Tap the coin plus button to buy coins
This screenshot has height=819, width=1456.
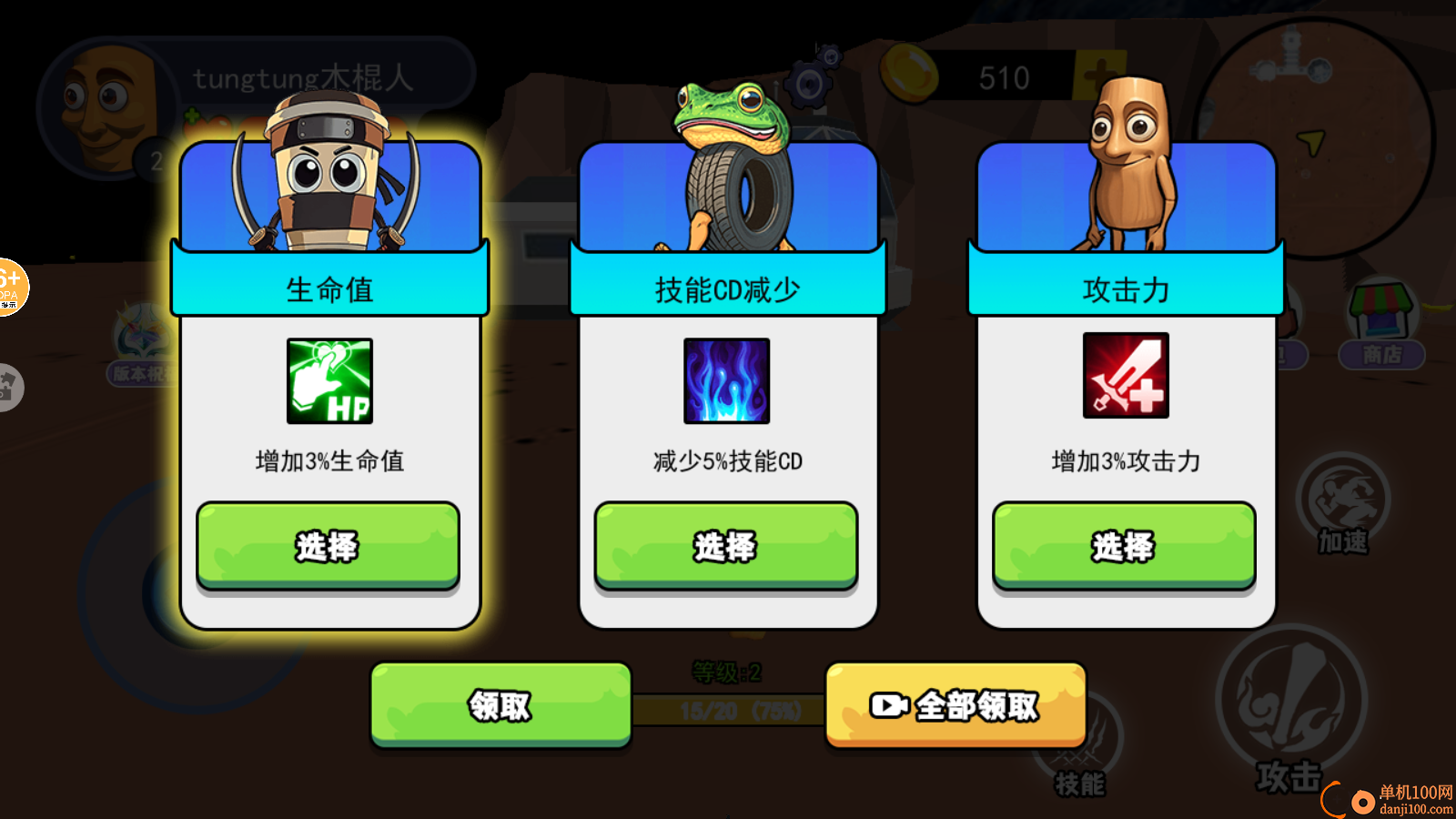[1096, 77]
